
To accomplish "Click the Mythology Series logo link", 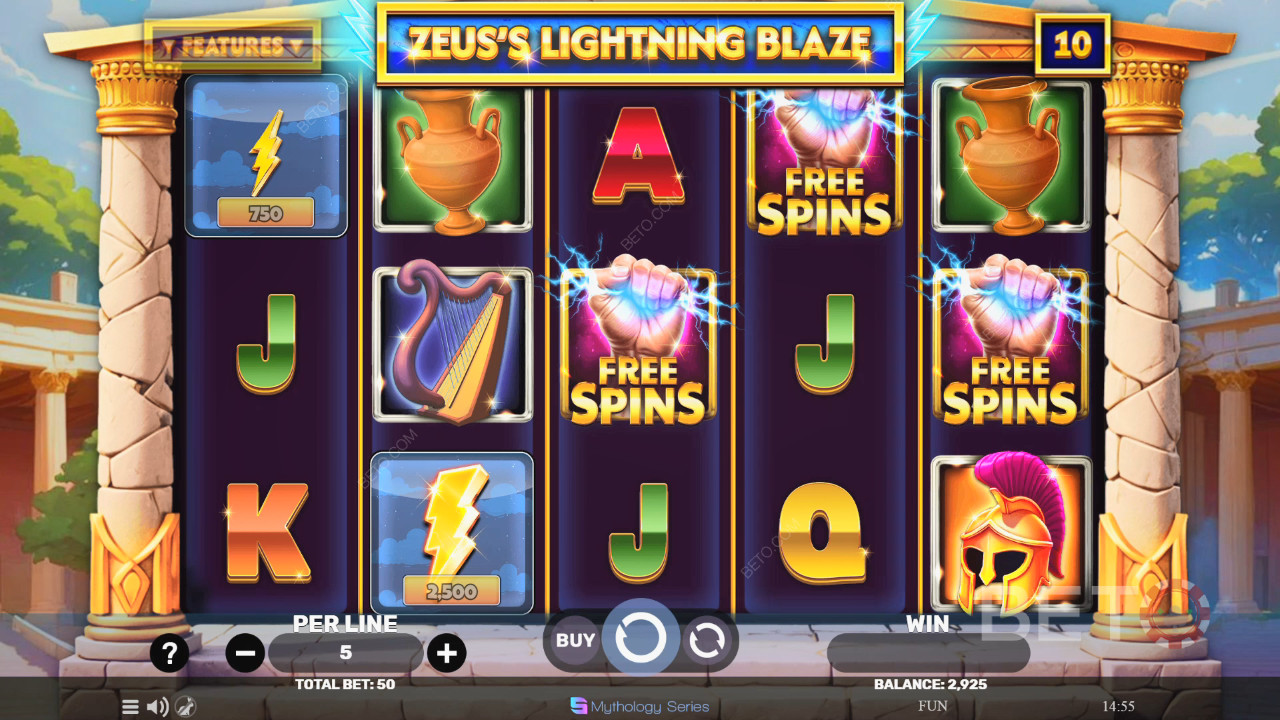I will pyautogui.click(x=640, y=706).
